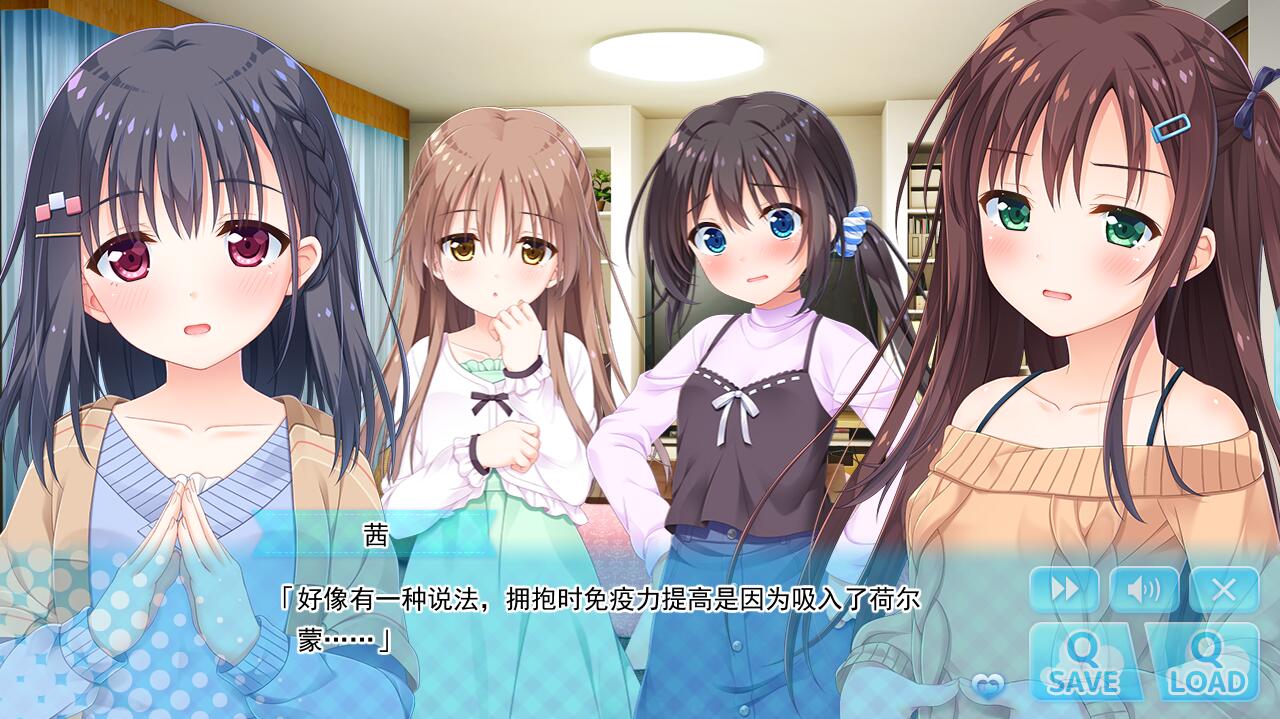
Task: Activate the fast-forward skip button
Action: (1064, 589)
